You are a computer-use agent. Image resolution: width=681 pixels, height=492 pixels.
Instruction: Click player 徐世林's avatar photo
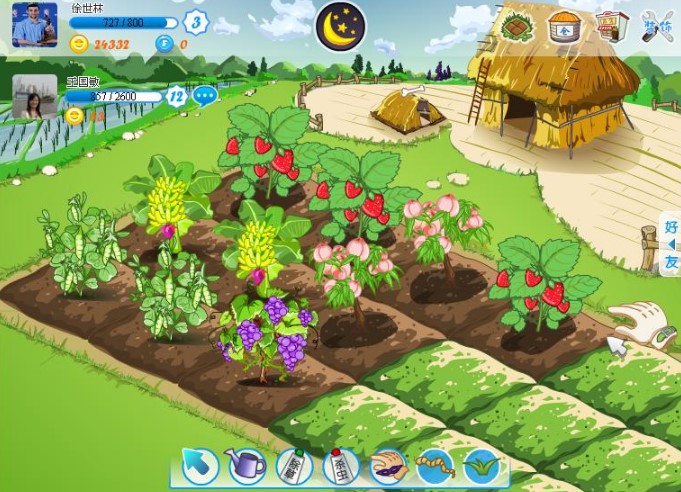click(x=35, y=24)
